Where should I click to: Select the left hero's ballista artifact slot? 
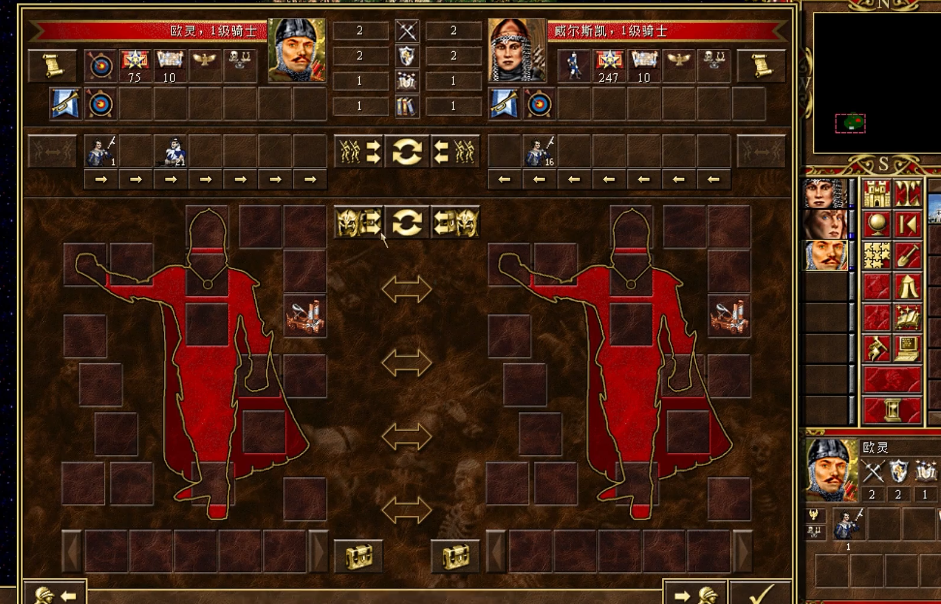(305, 316)
